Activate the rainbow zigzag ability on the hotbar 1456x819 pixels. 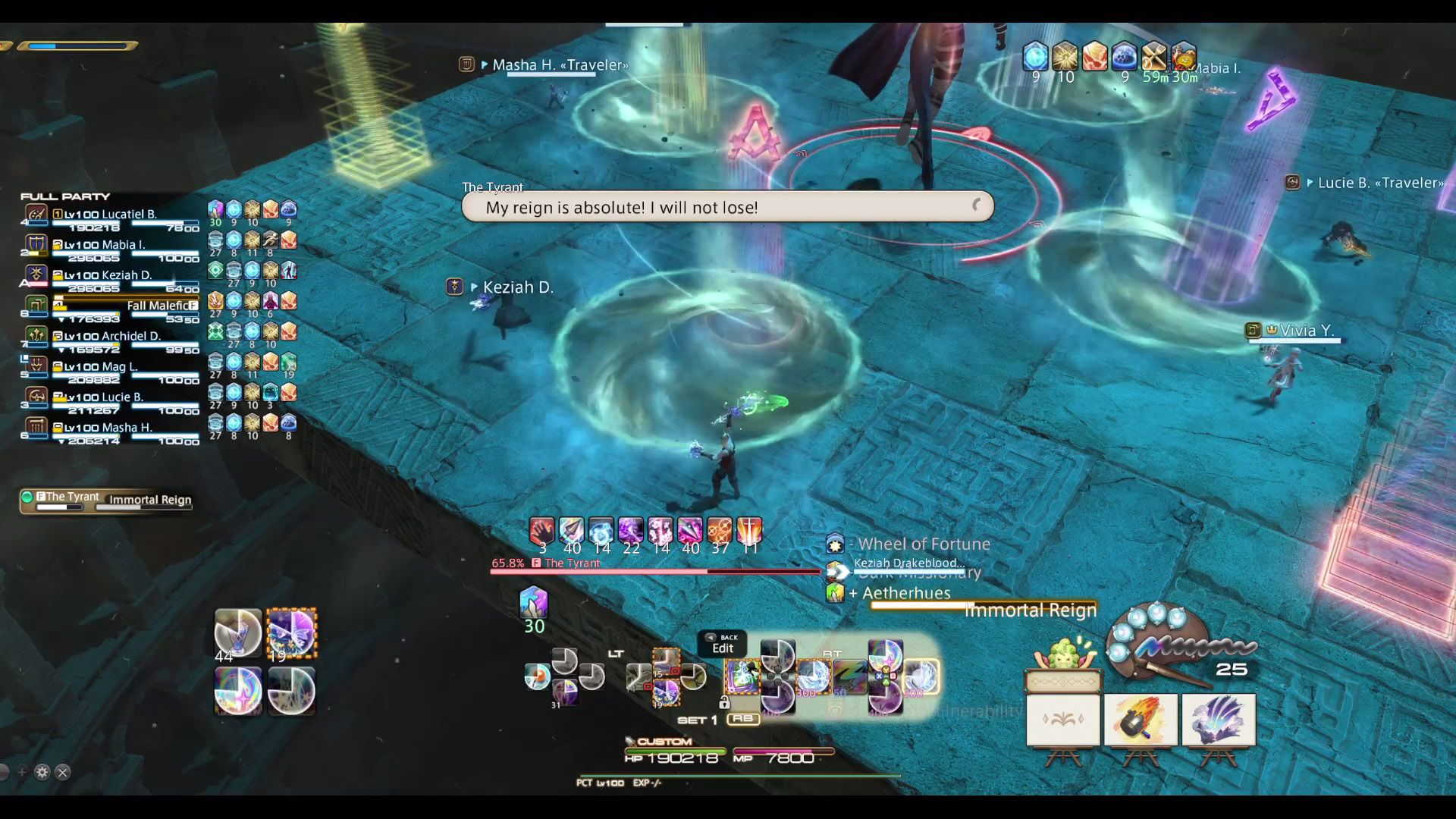click(x=849, y=674)
